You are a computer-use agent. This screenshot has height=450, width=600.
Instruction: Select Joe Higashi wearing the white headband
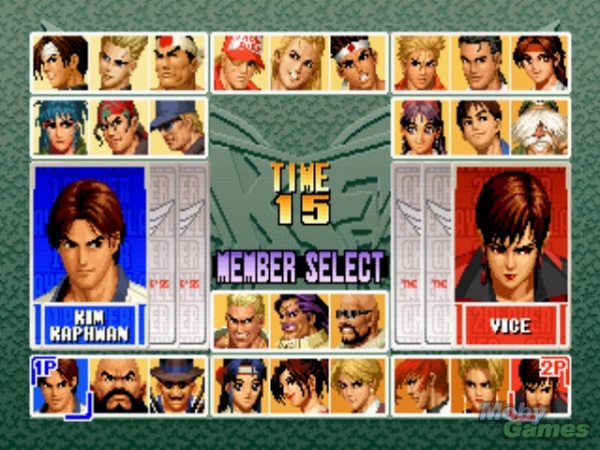coord(358,62)
